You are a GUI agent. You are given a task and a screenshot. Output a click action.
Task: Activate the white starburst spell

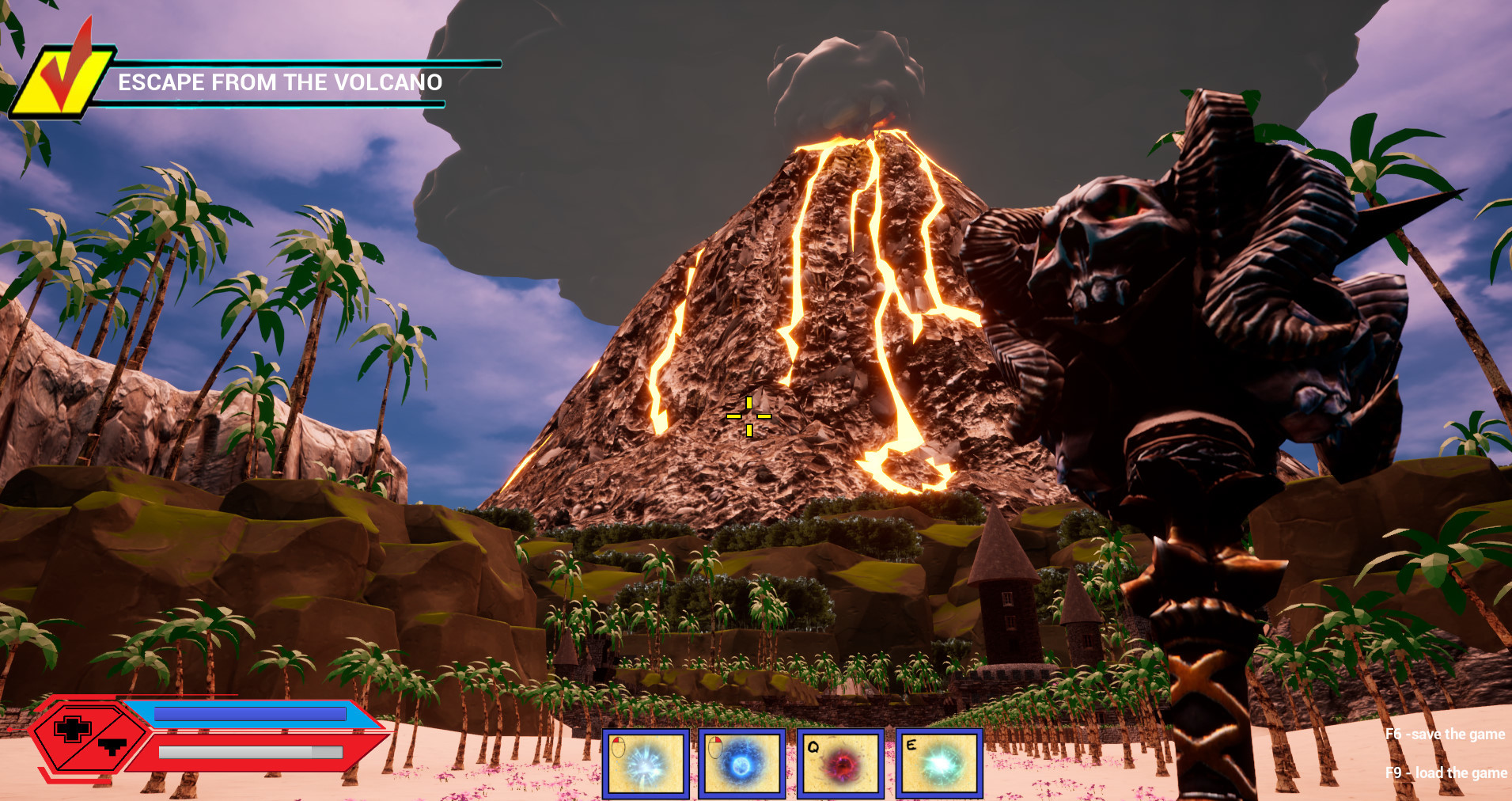pyautogui.click(x=646, y=764)
